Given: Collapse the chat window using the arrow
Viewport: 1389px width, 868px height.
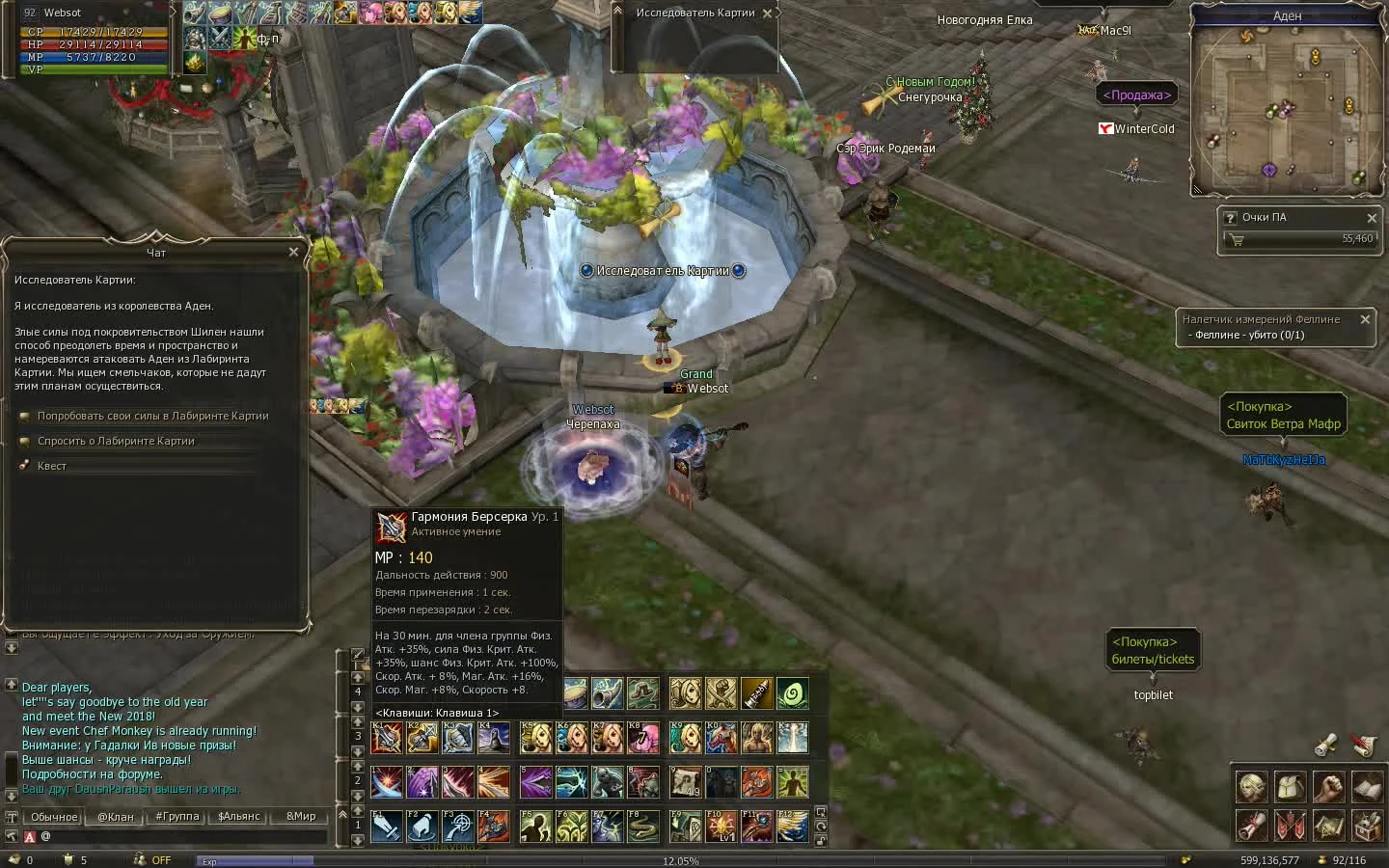Looking at the screenshot, I should 342,815.
